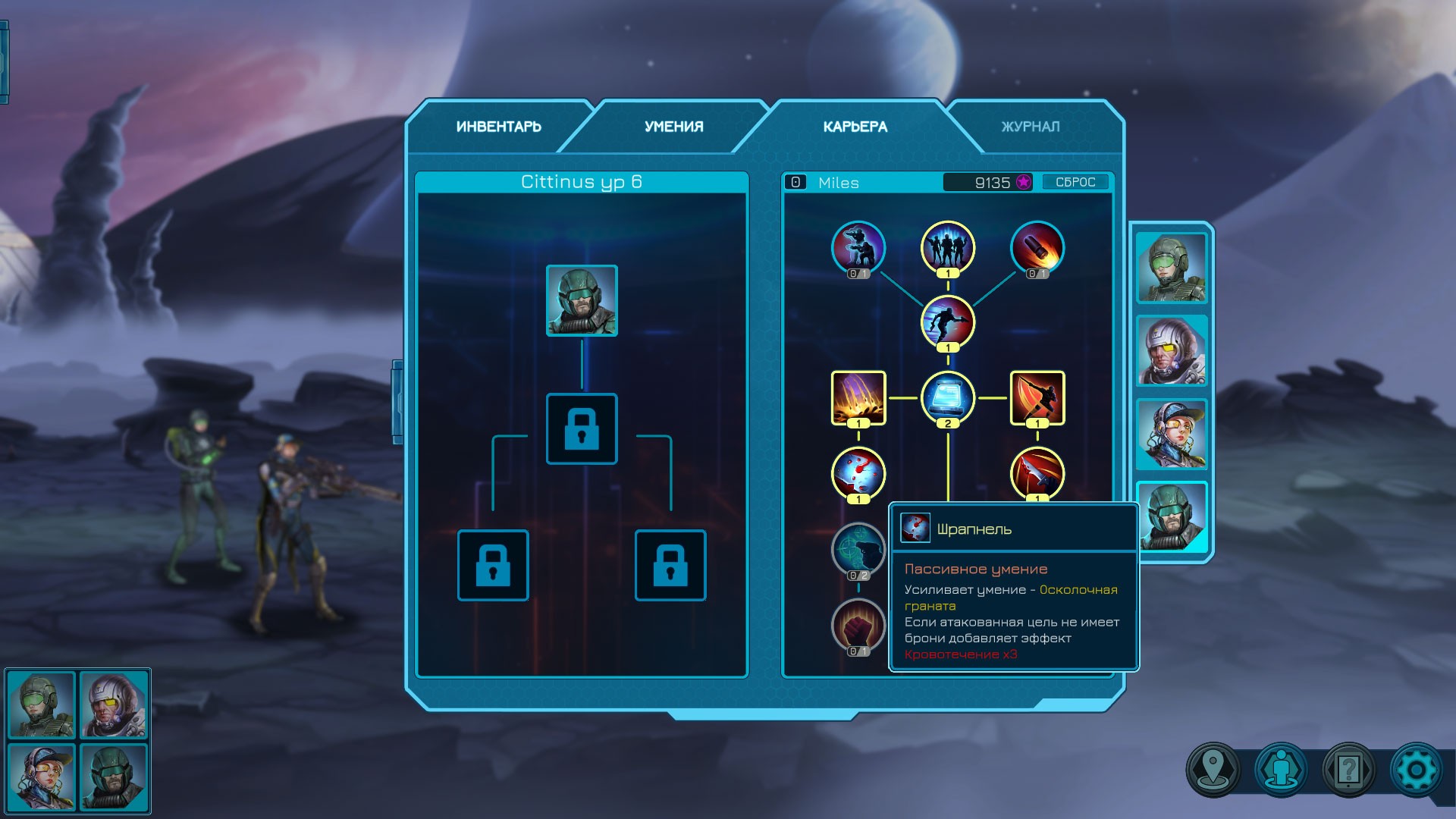Image resolution: width=1456 pixels, height=819 pixels.
Task: Click the СБРОС reset button
Action: 1075,182
